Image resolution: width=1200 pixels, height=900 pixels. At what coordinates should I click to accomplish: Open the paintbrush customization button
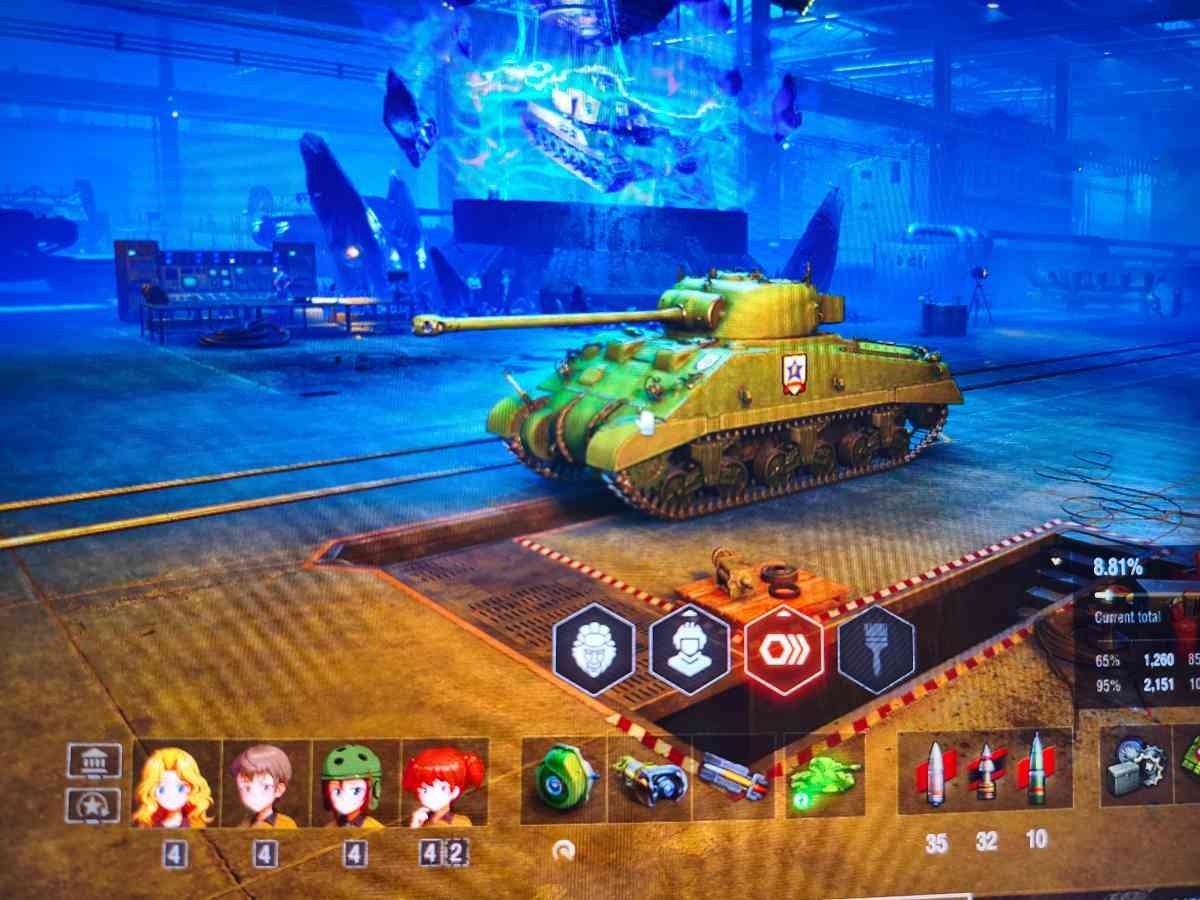point(876,649)
